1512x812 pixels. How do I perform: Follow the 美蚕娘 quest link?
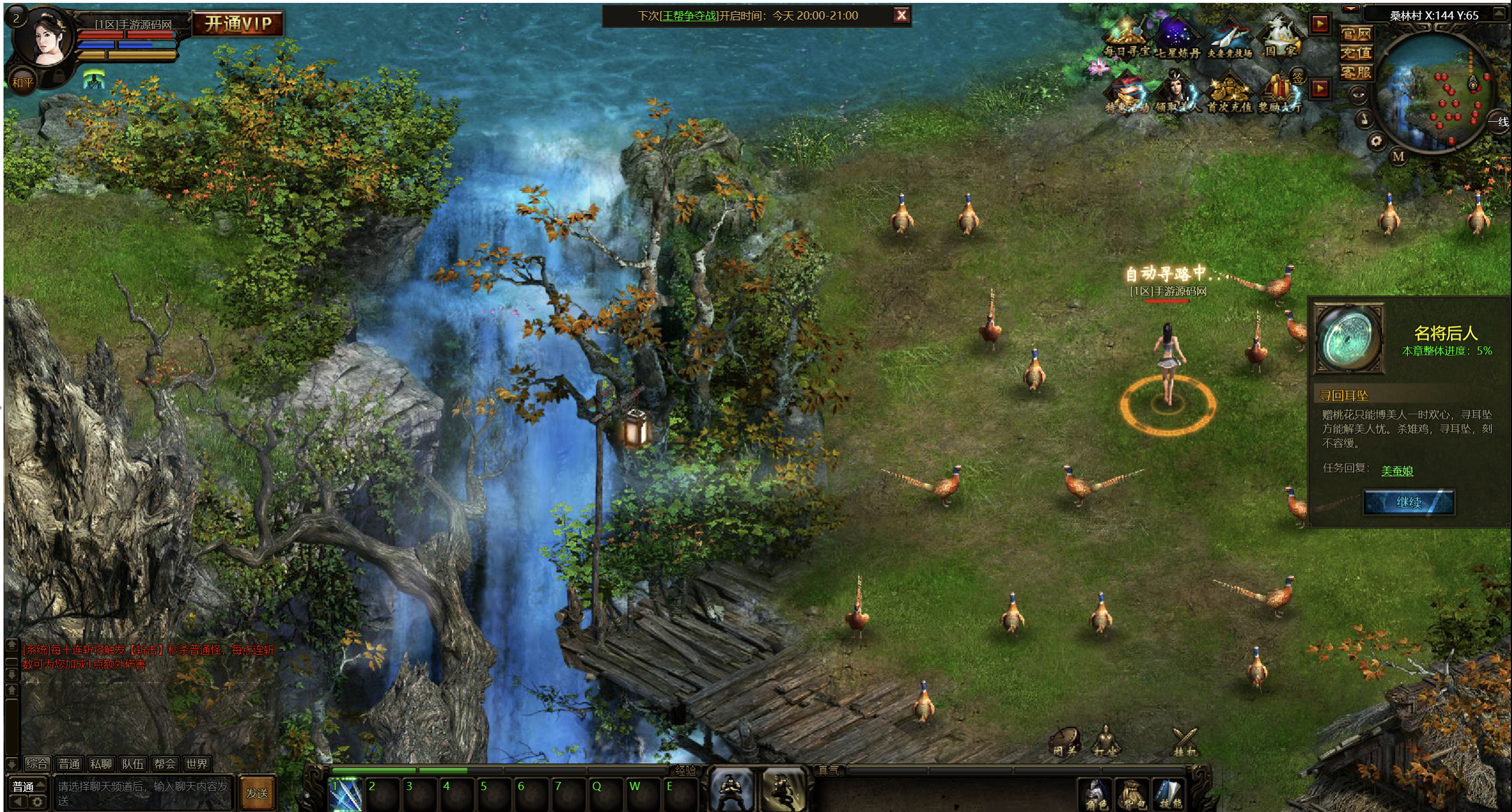click(x=1397, y=471)
